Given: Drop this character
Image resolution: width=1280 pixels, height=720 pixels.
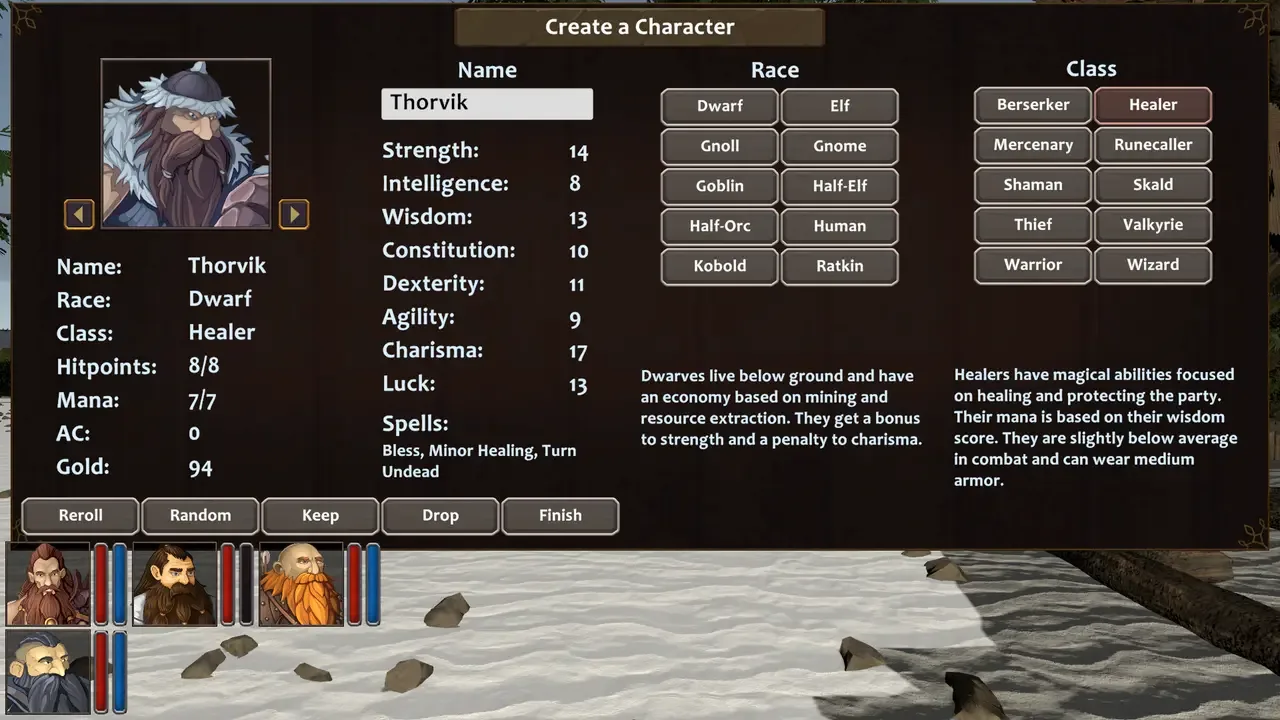Looking at the screenshot, I should (x=440, y=516).
